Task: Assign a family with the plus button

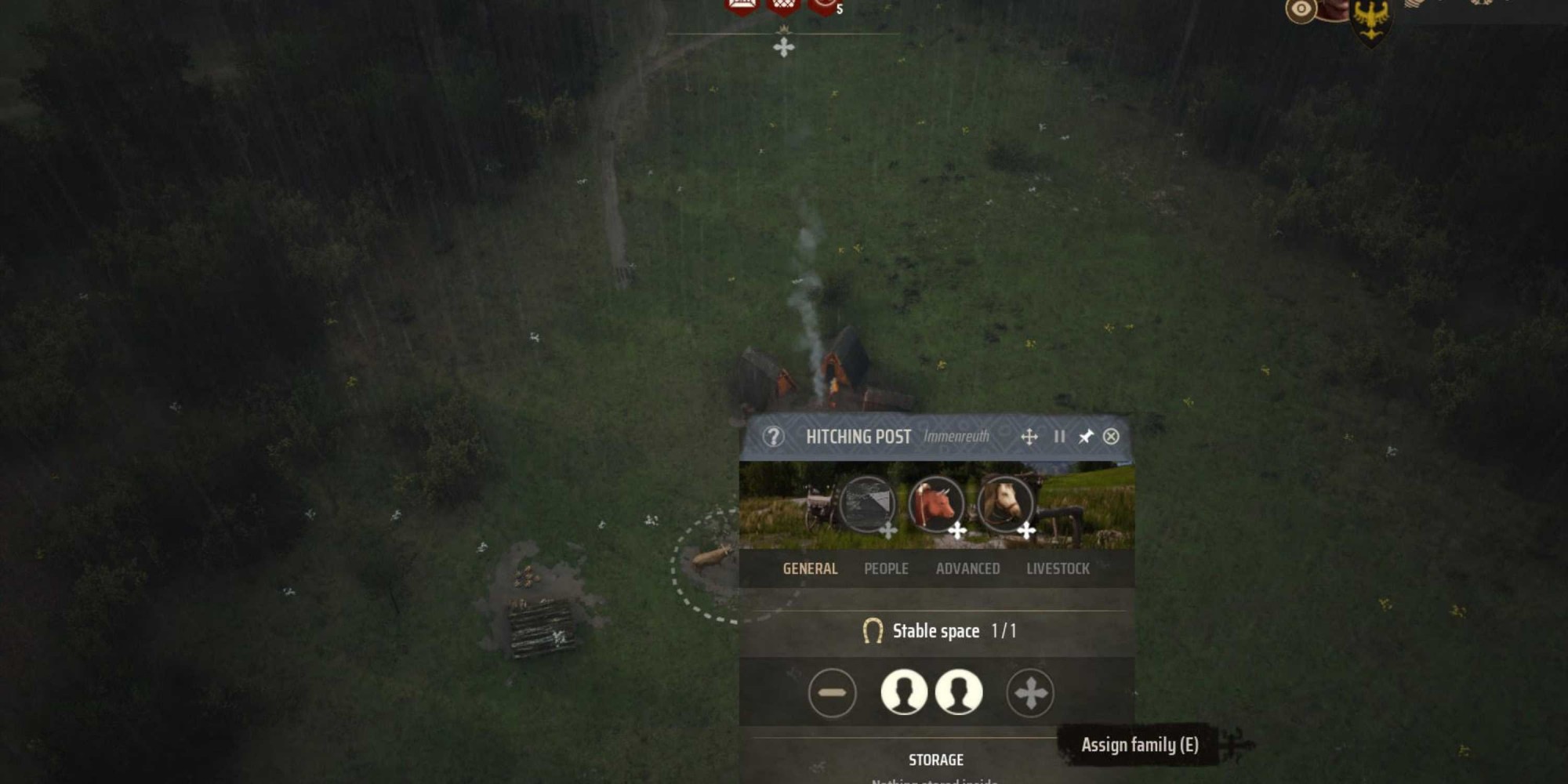Action: [x=1030, y=693]
